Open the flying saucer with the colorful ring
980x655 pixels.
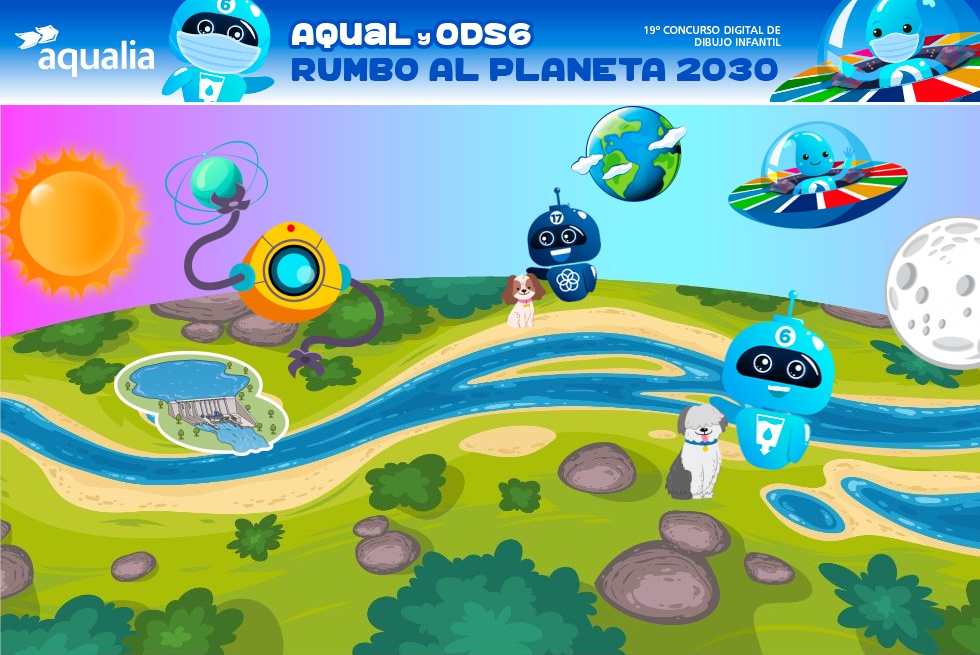tap(817, 177)
